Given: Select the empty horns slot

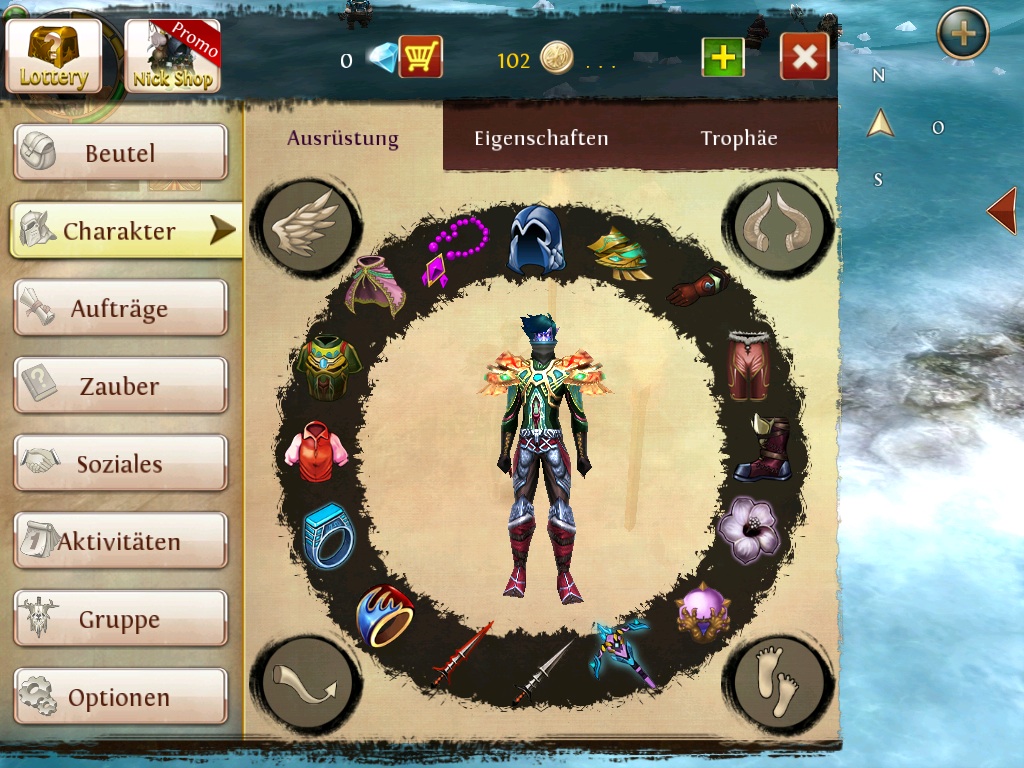Looking at the screenshot, I should (x=780, y=227).
